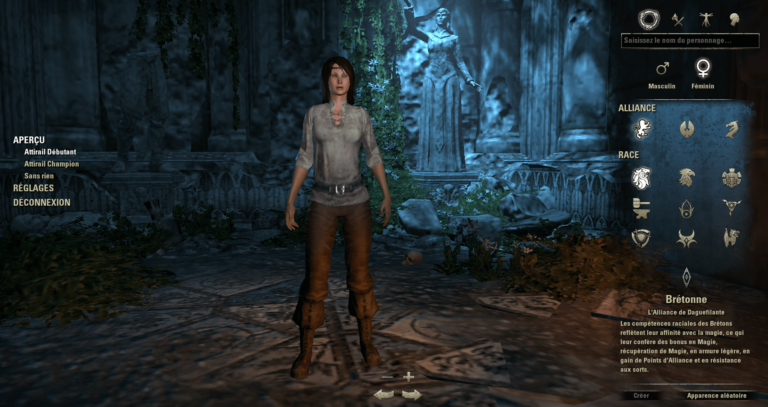Open the head profile customization tab

(734, 18)
